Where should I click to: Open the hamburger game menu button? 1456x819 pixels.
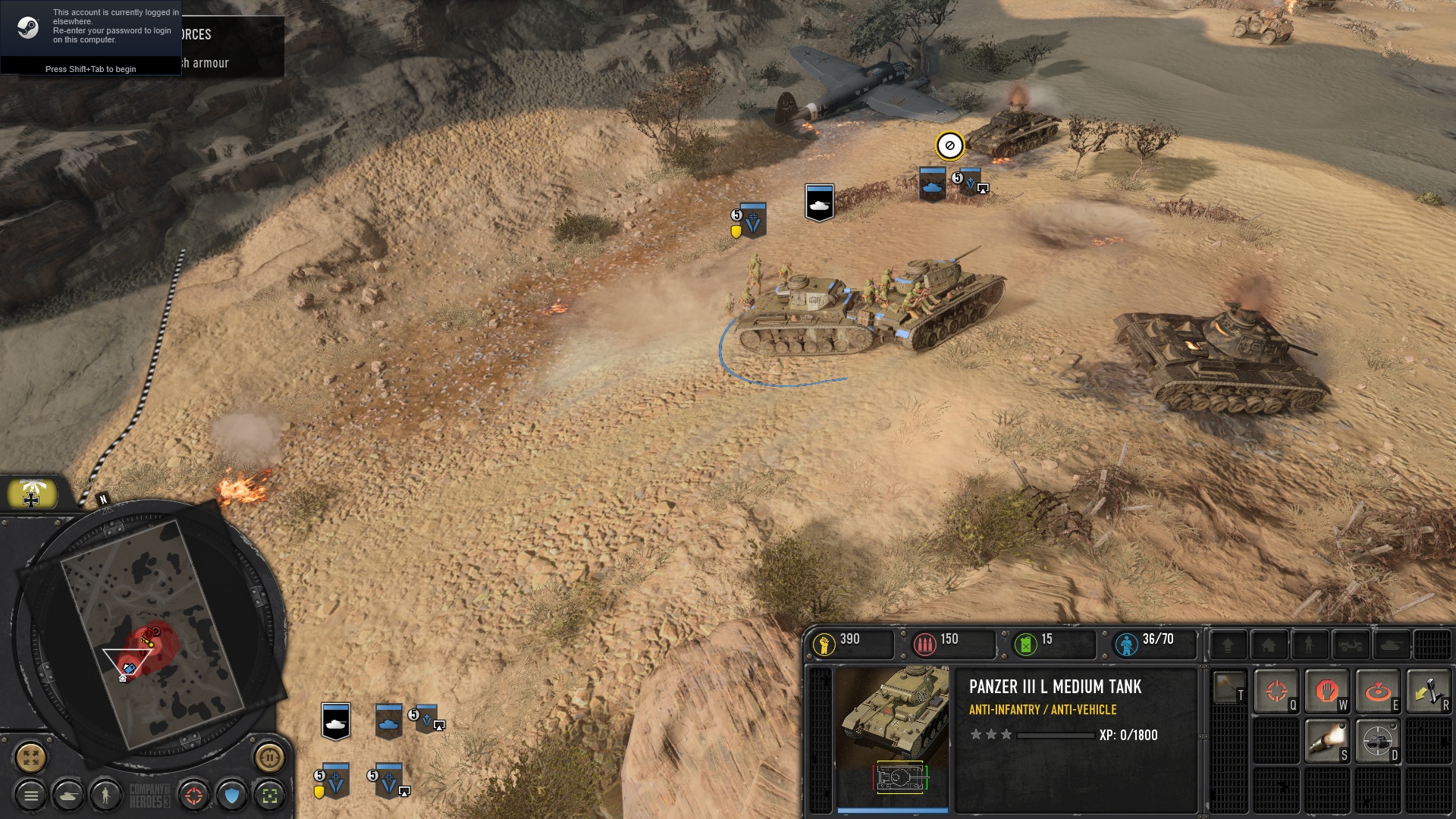(31, 795)
